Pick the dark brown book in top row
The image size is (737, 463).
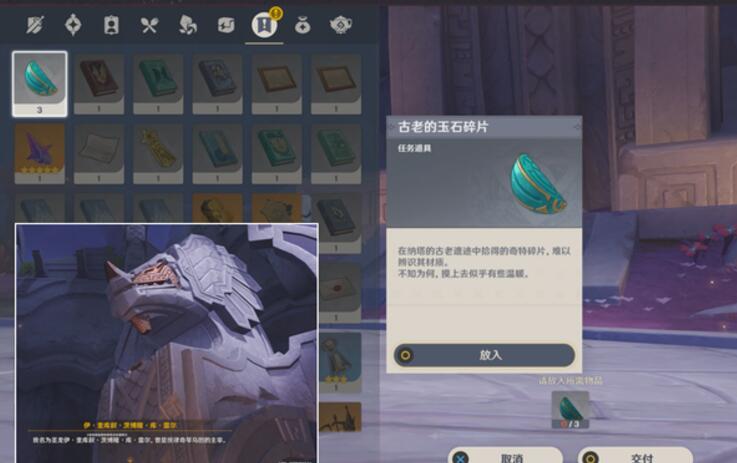coord(99,82)
